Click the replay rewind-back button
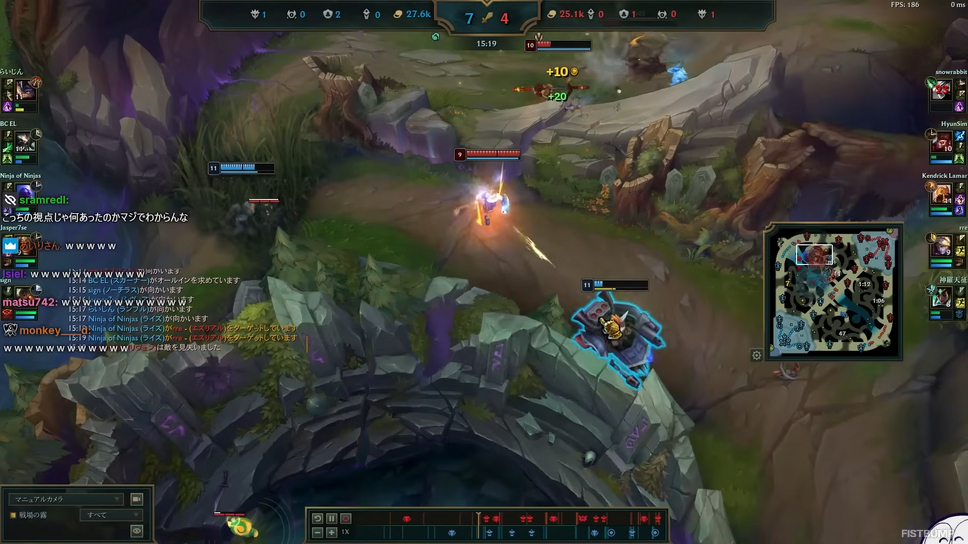The width and height of the screenshot is (968, 544). [317, 519]
